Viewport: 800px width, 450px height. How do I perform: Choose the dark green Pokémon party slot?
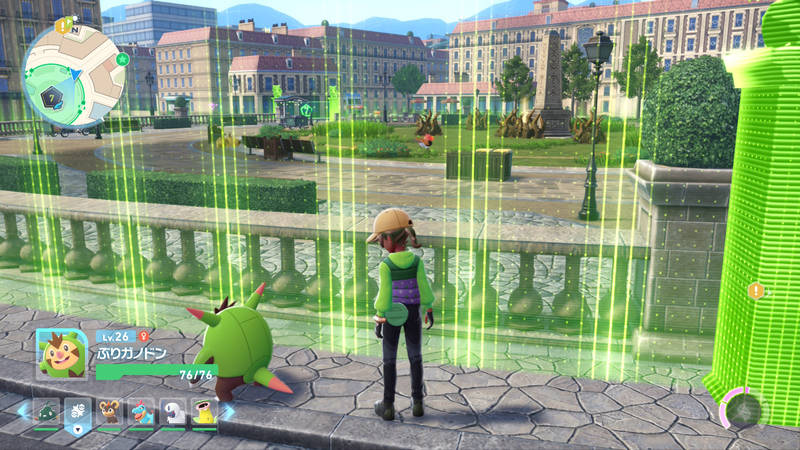[x=47, y=410]
